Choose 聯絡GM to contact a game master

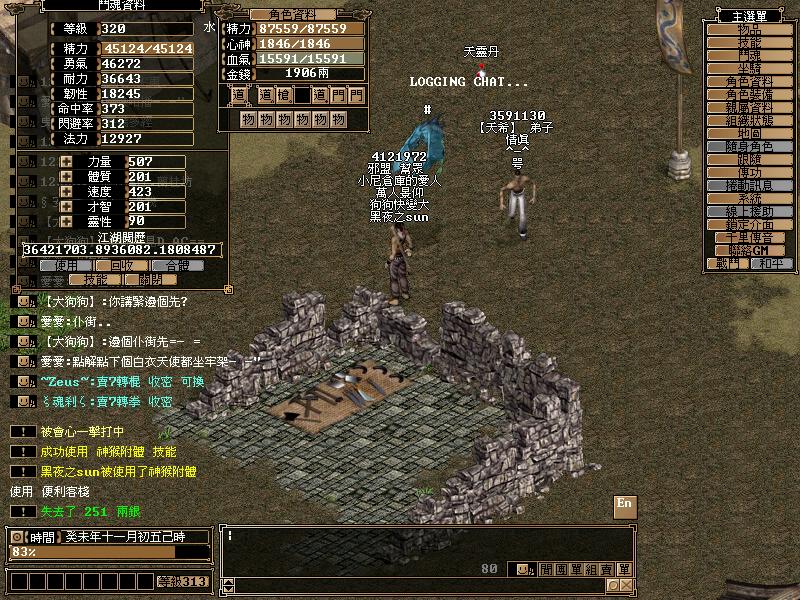click(748, 250)
